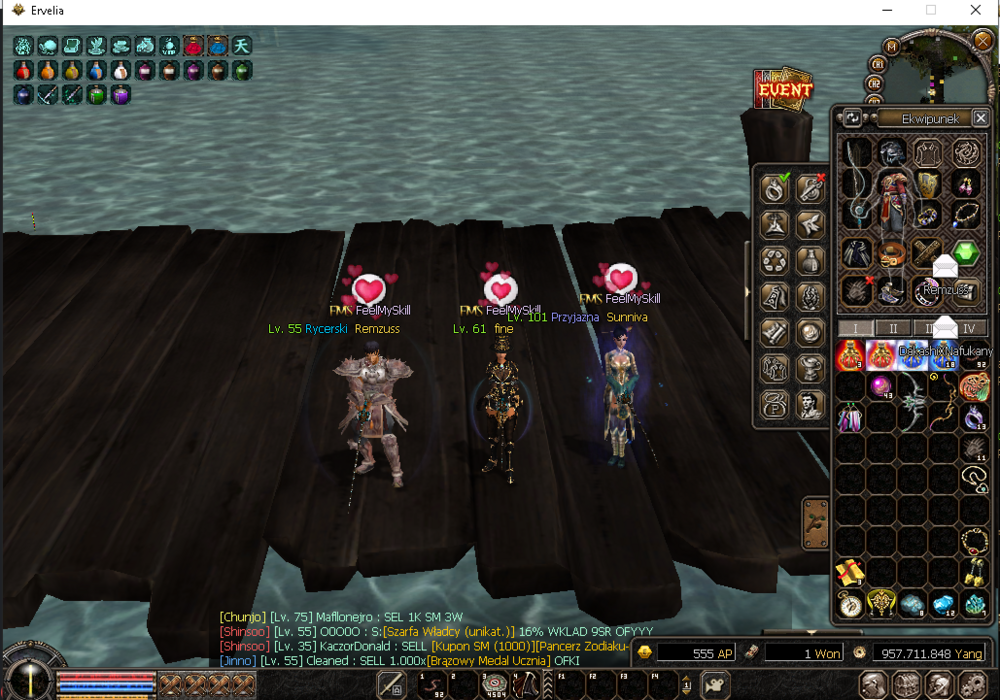Click the purple ring item stack of 13
Image resolution: width=1000 pixels, height=700 pixels.
click(x=974, y=417)
